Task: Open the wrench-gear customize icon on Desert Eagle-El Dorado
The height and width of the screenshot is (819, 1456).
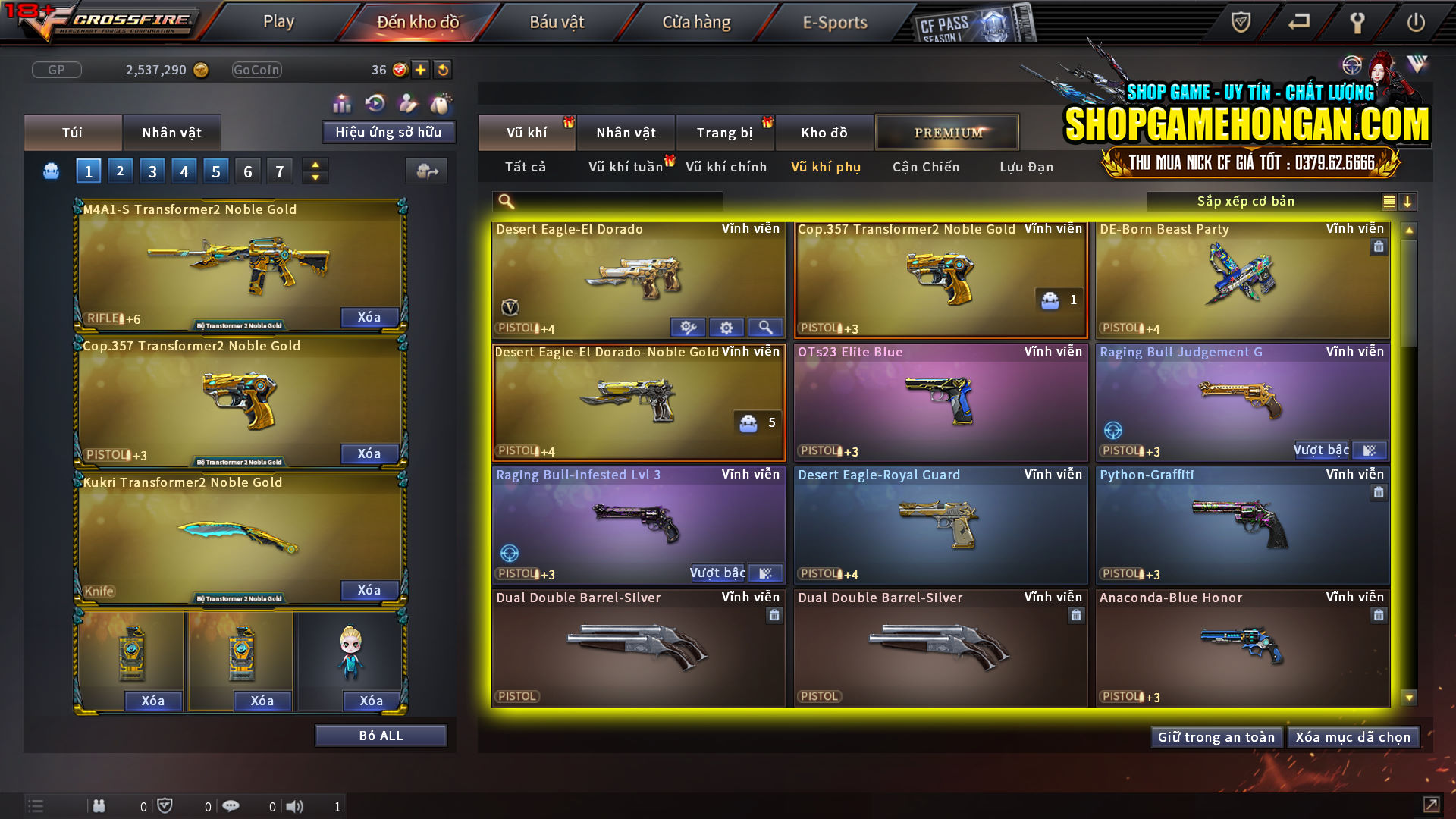Action: click(688, 327)
